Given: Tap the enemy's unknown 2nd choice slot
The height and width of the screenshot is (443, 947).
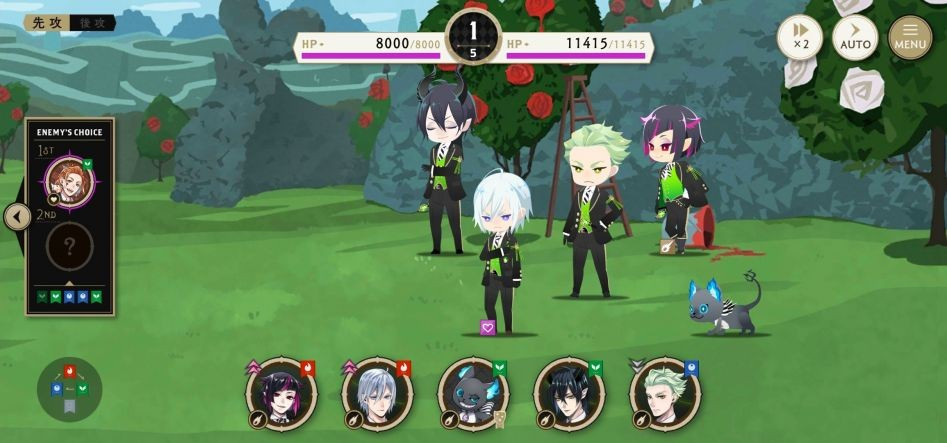Looking at the screenshot, I should [x=70, y=247].
